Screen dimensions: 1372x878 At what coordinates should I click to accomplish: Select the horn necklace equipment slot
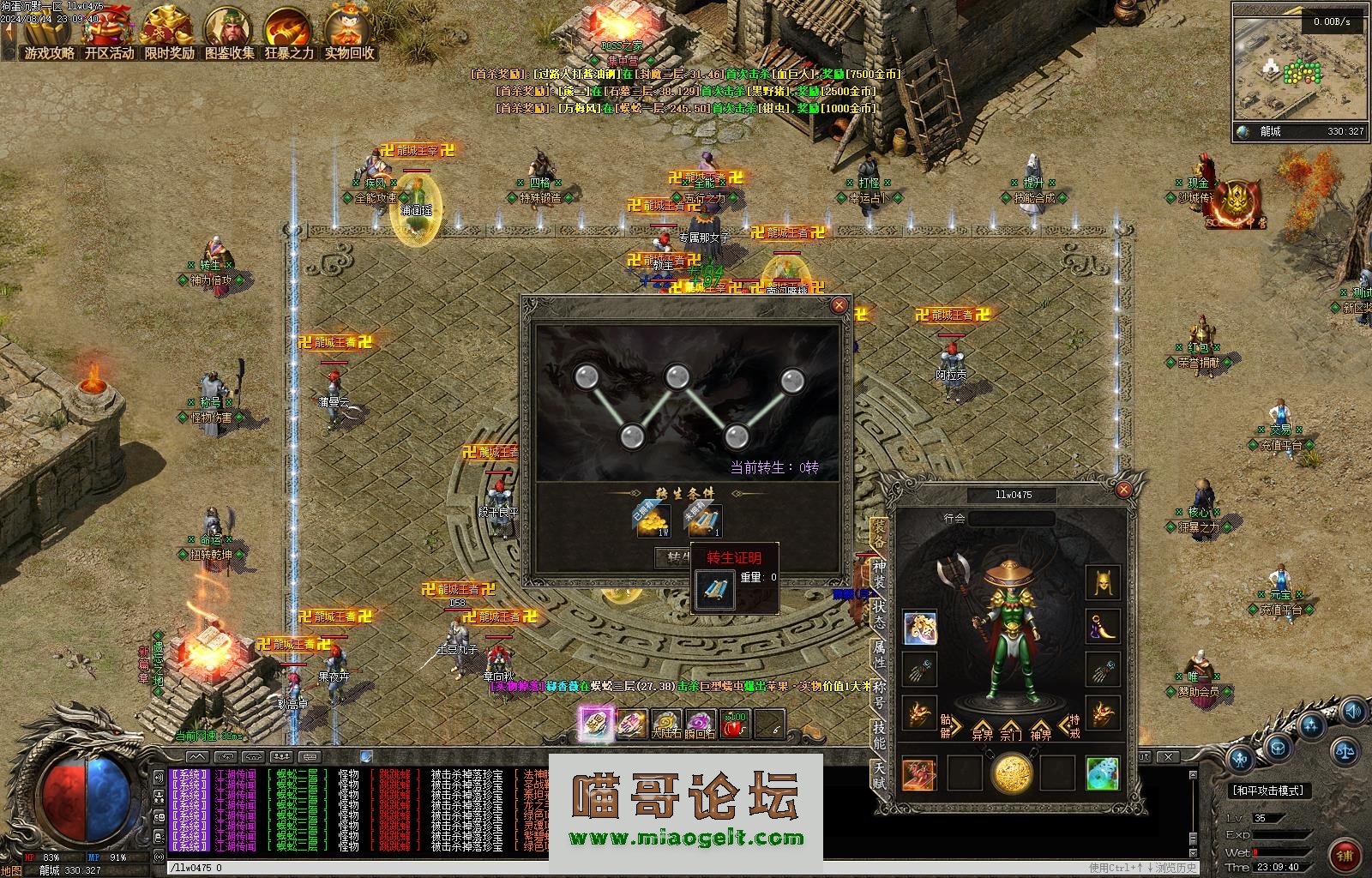pyautogui.click(x=1102, y=627)
